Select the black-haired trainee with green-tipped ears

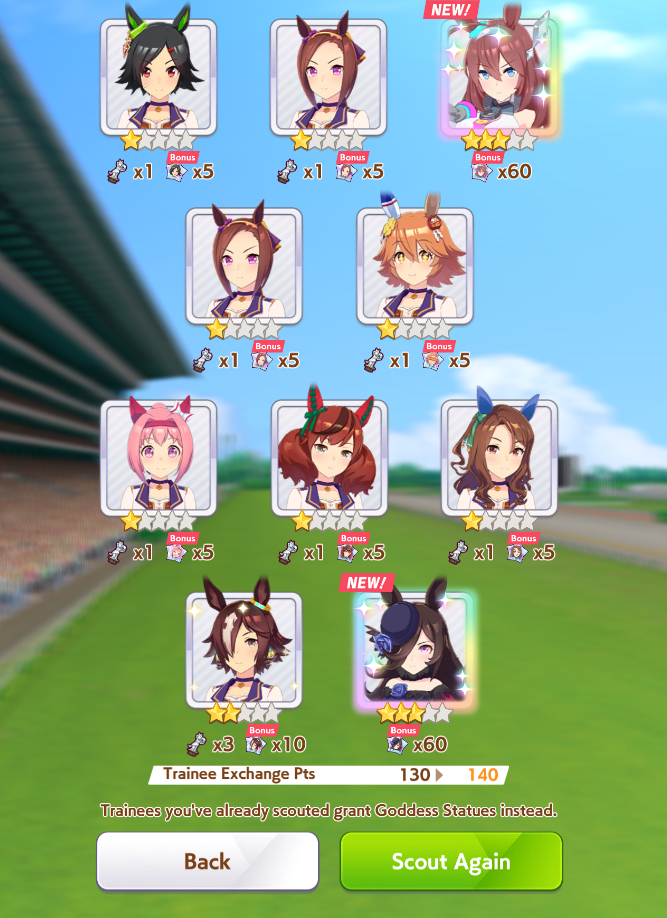(x=158, y=78)
